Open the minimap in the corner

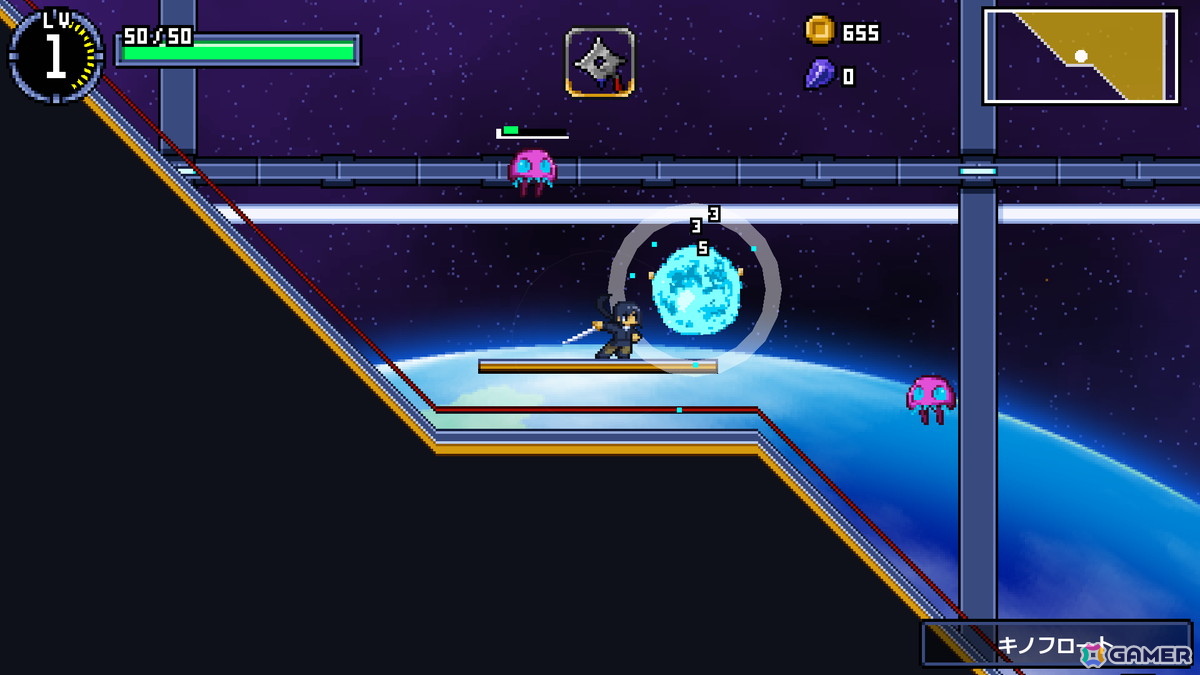[1081, 56]
